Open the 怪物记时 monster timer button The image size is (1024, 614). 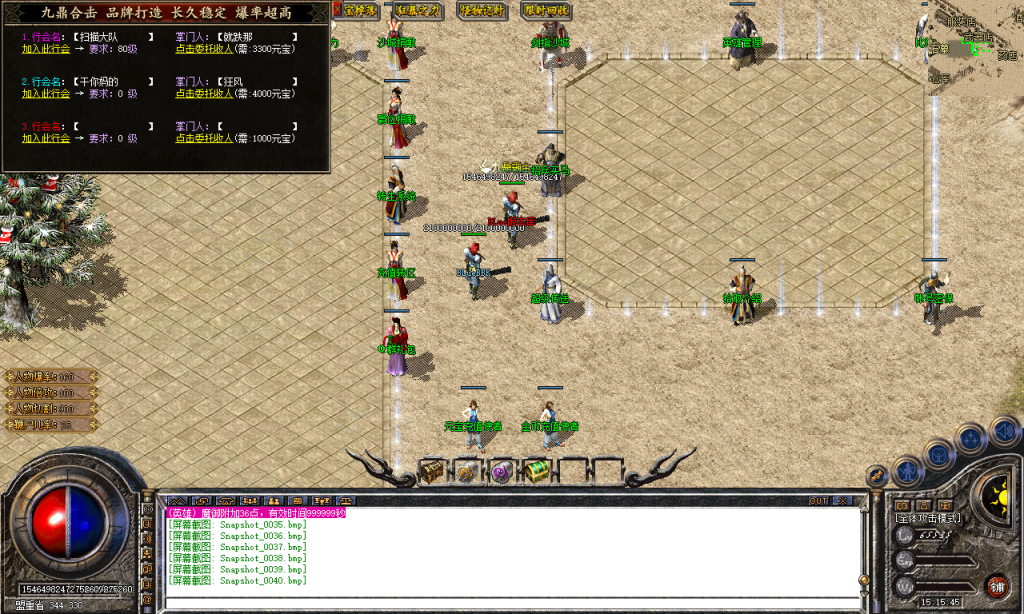point(482,10)
